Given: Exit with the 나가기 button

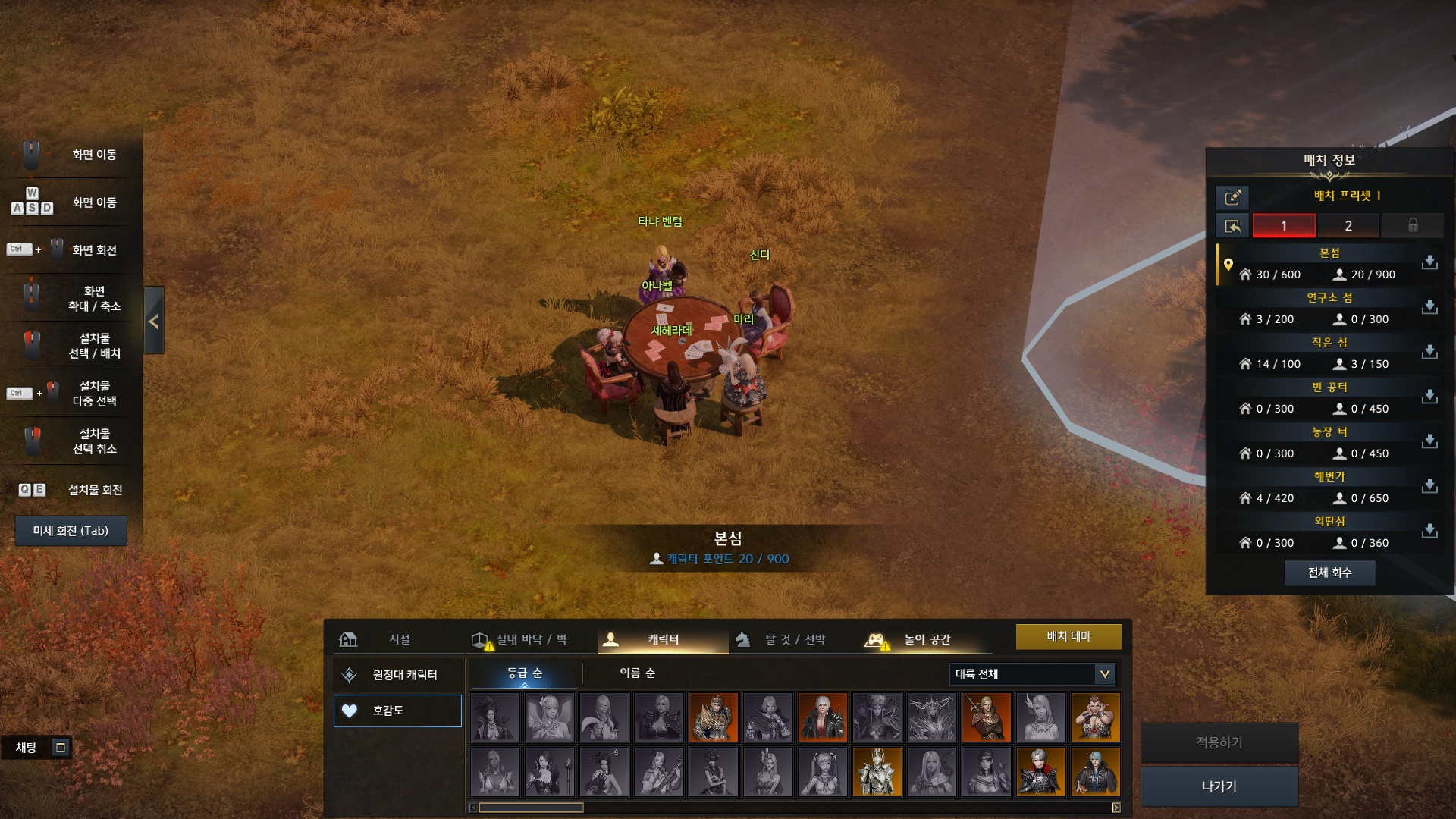Looking at the screenshot, I should (x=1219, y=786).
